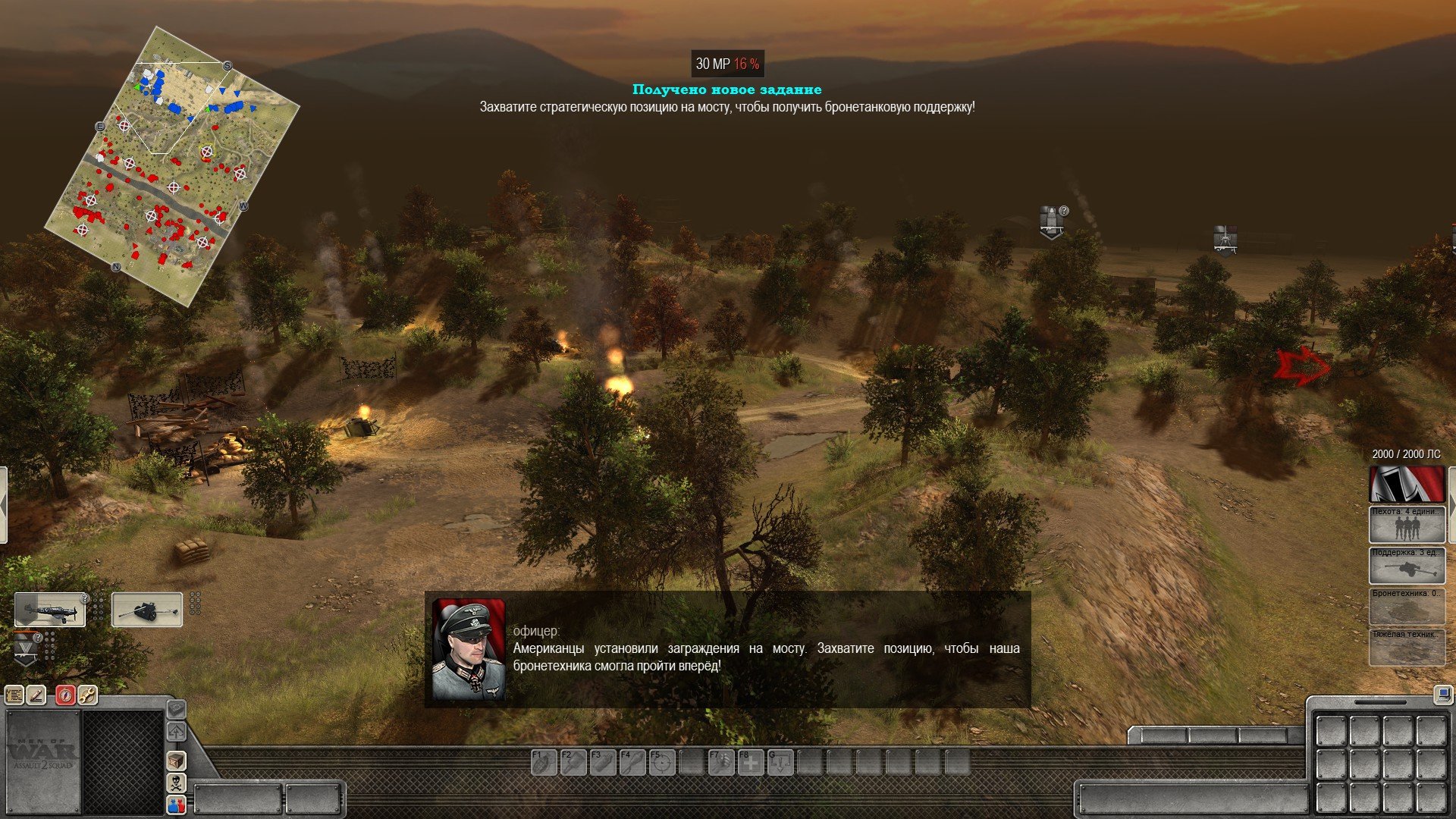Collapse the reinforcement panel side arrow
The width and height of the screenshot is (1456, 819).
(1451, 504)
